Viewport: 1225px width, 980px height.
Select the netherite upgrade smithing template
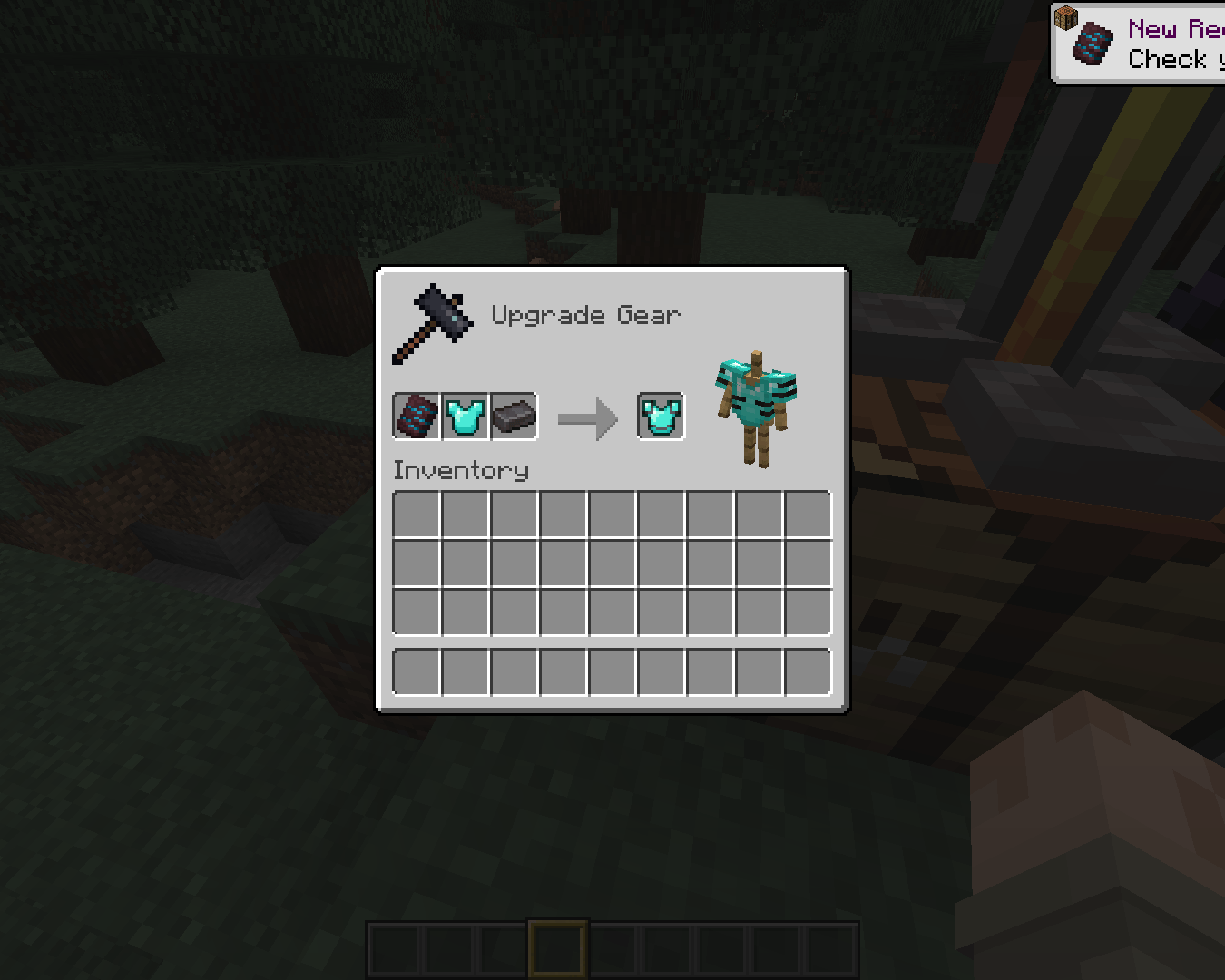click(417, 416)
